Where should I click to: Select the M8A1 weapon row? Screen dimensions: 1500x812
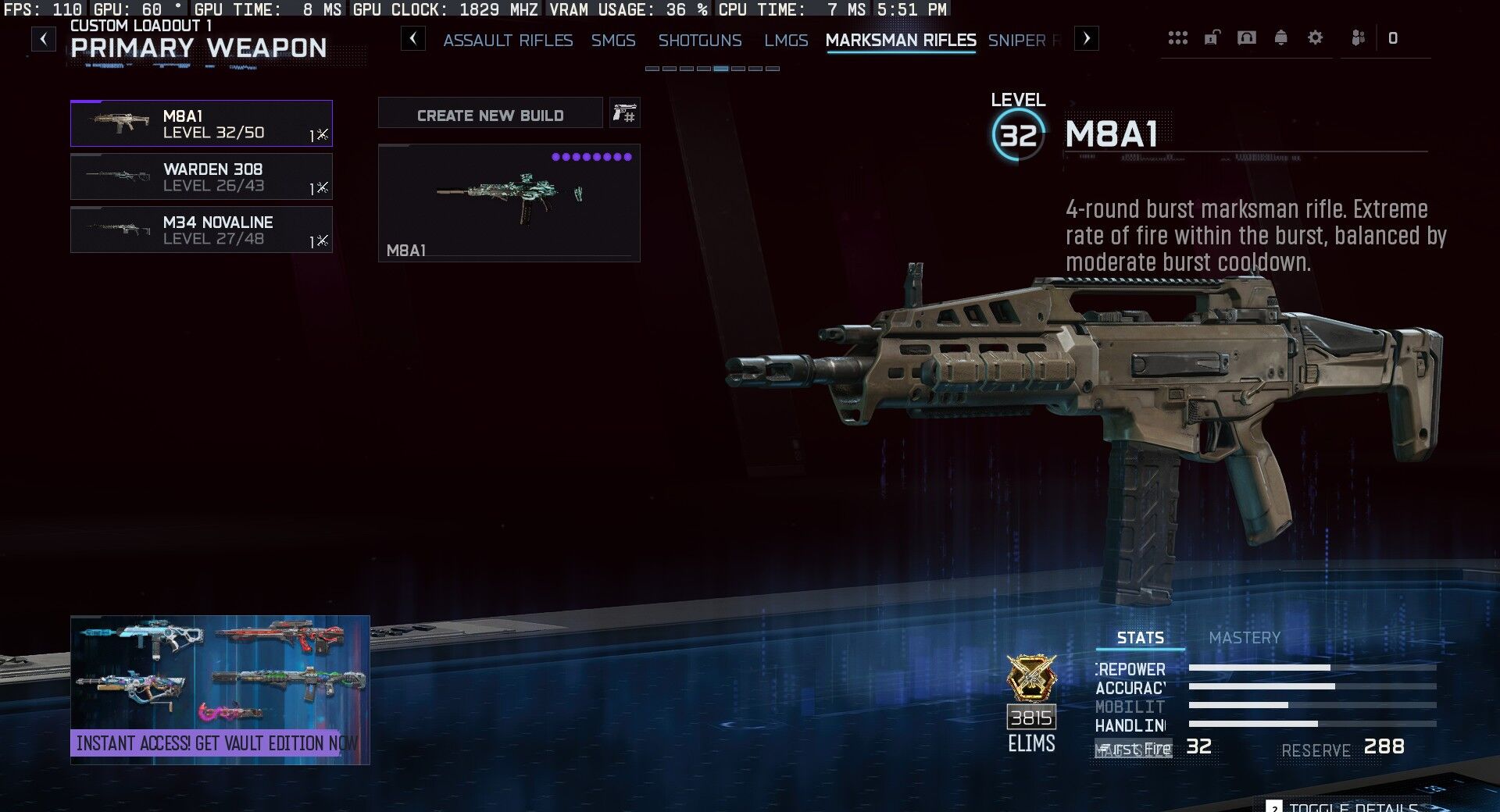[202, 123]
